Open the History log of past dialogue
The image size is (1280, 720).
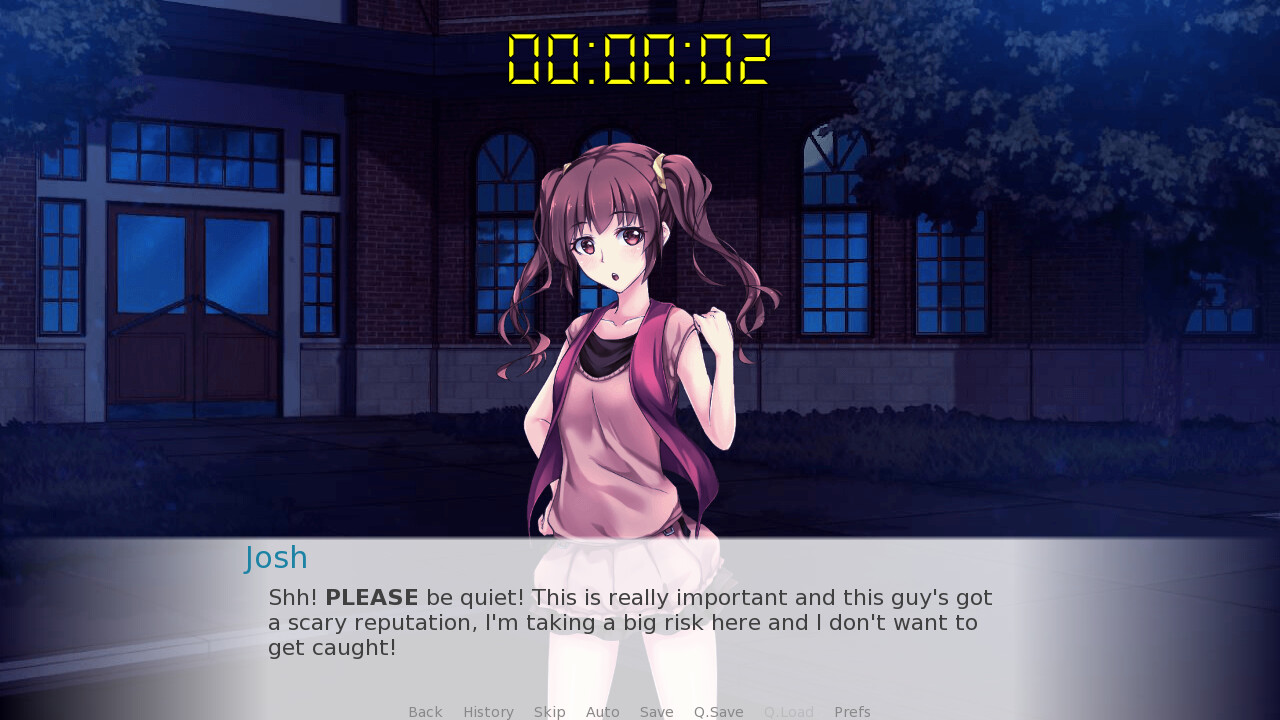(x=488, y=711)
